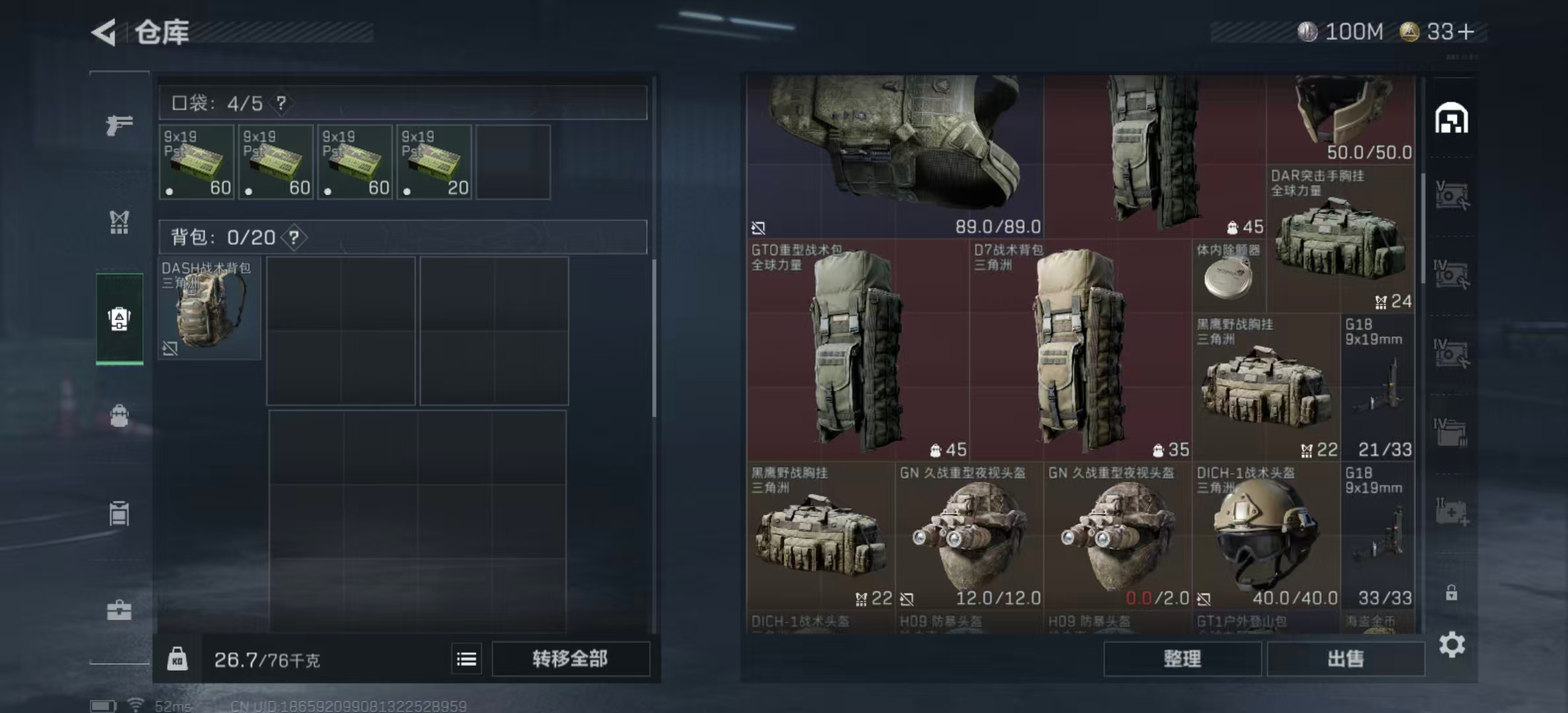
Task: Switch to the chest rig tab
Action: pos(119,222)
